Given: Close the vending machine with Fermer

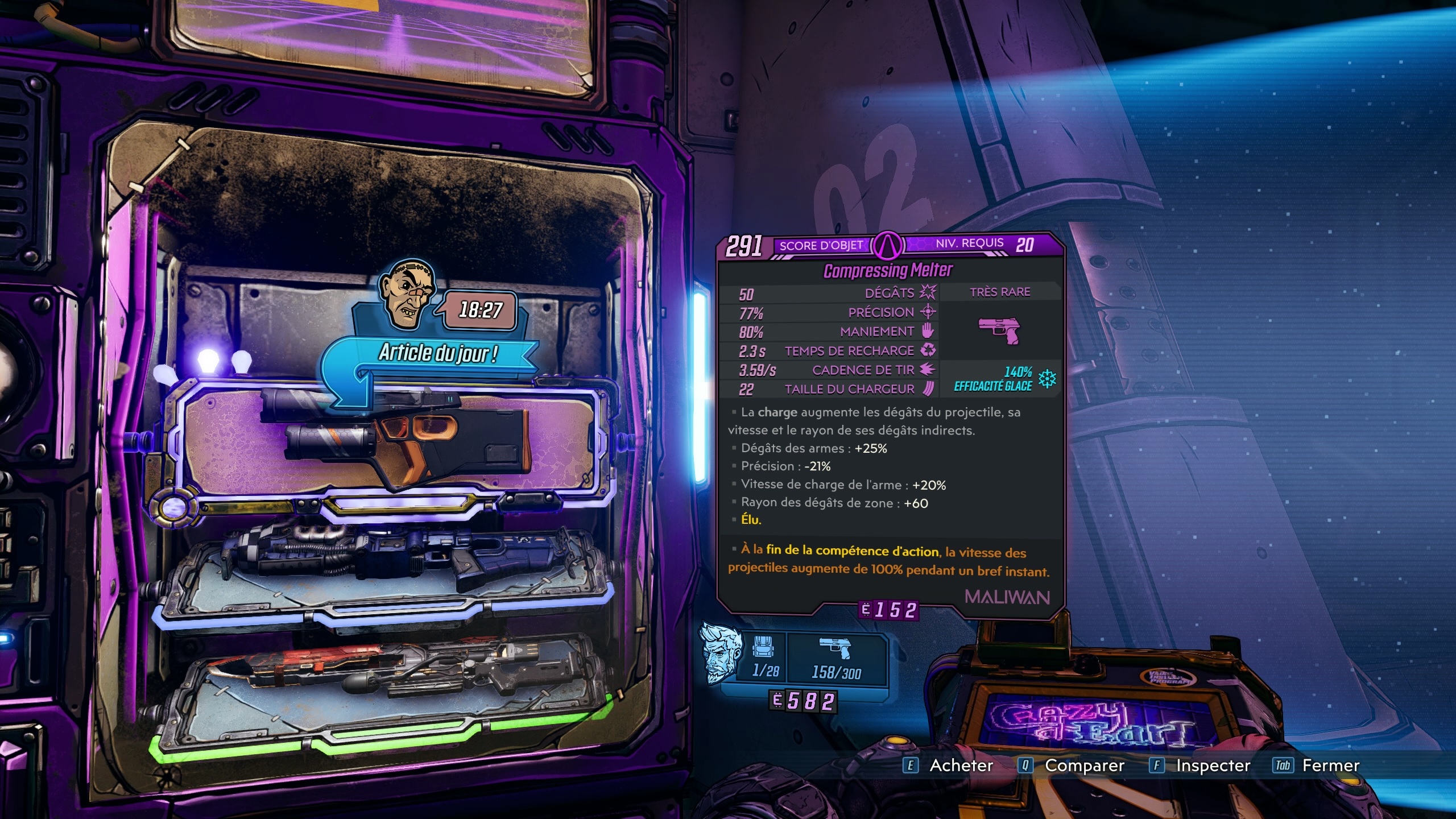Looking at the screenshot, I should [x=1317, y=766].
